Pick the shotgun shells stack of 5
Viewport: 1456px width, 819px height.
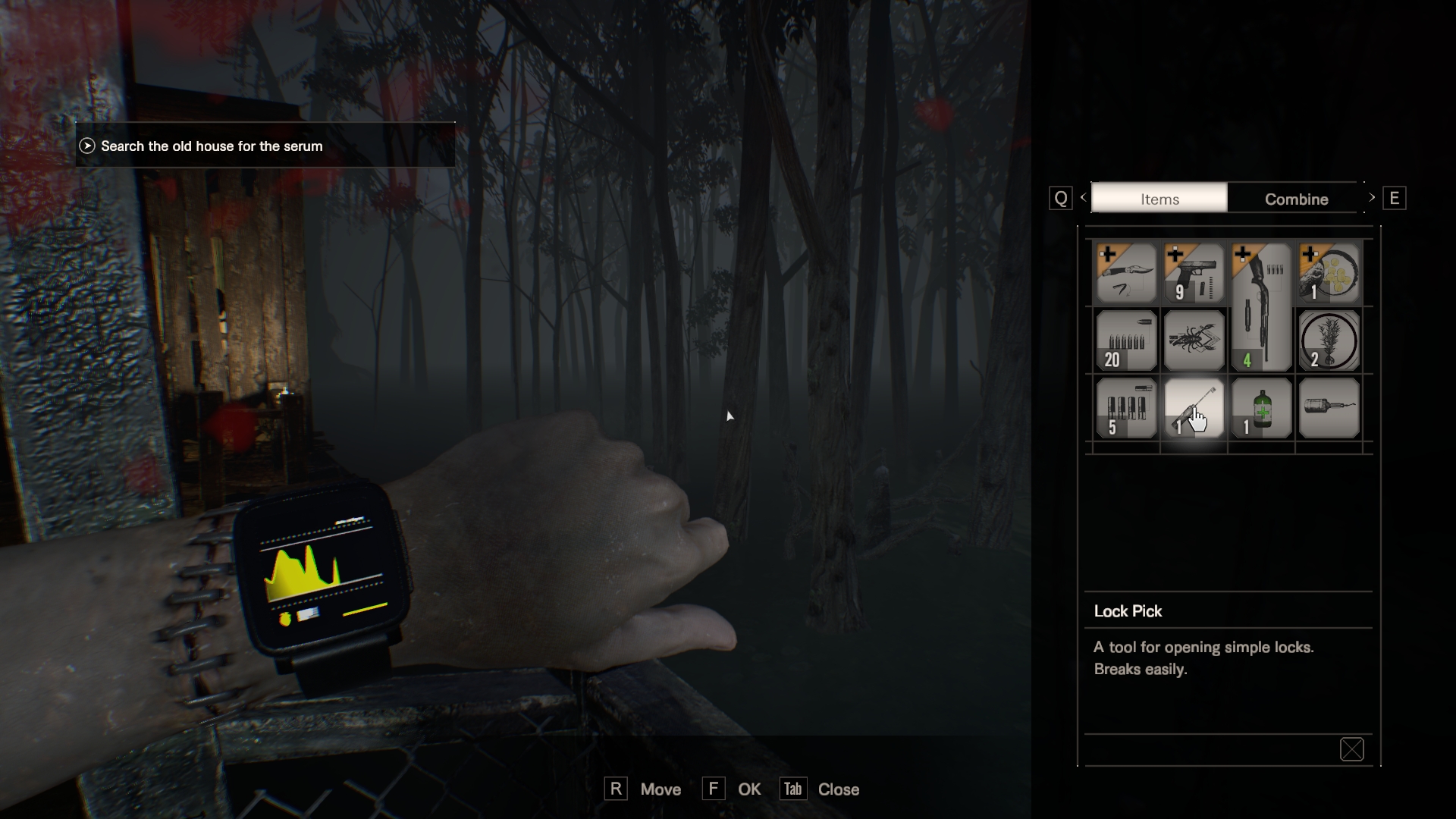point(1126,409)
